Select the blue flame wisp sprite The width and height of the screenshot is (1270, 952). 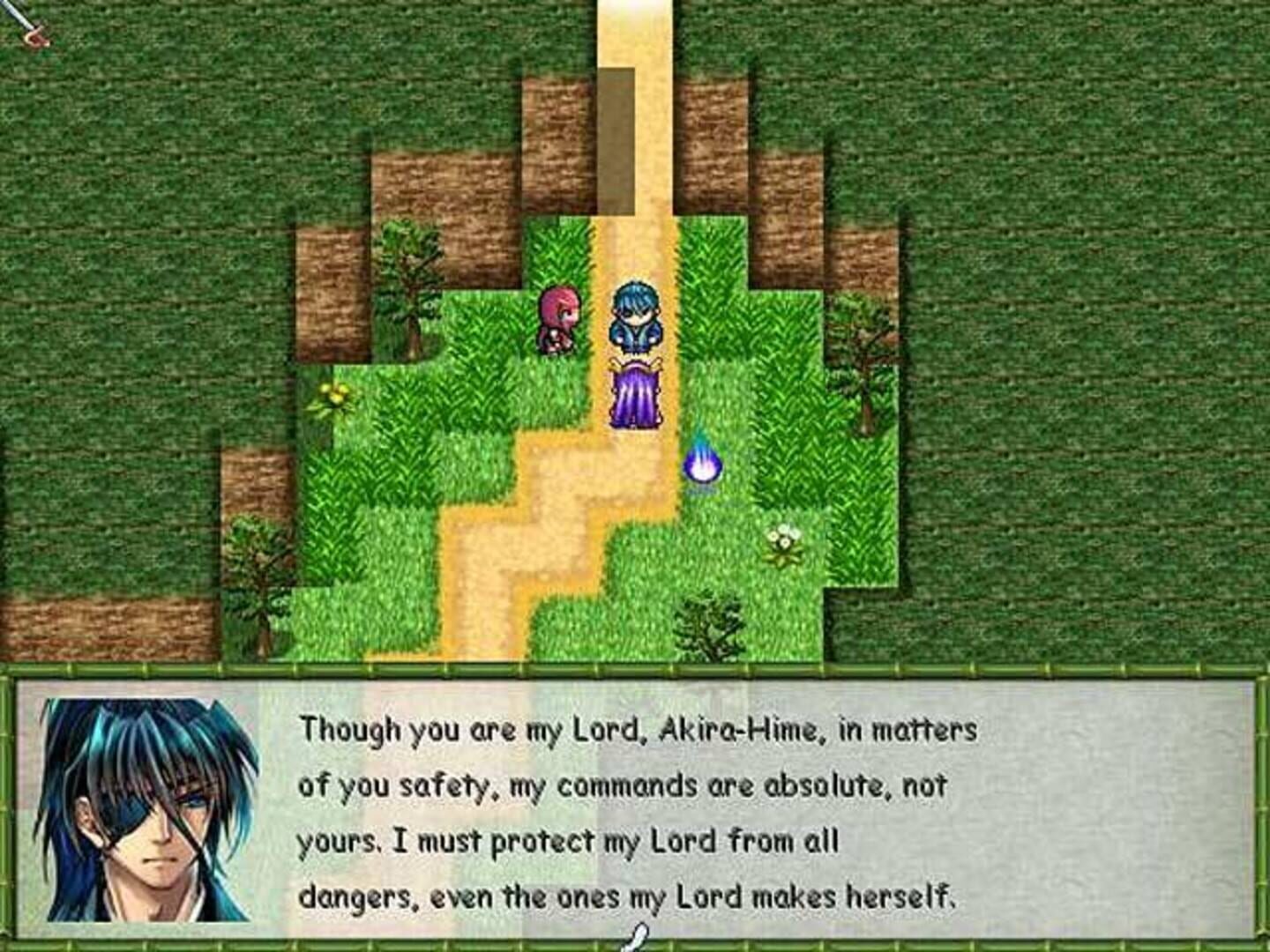pyautogui.click(x=701, y=460)
